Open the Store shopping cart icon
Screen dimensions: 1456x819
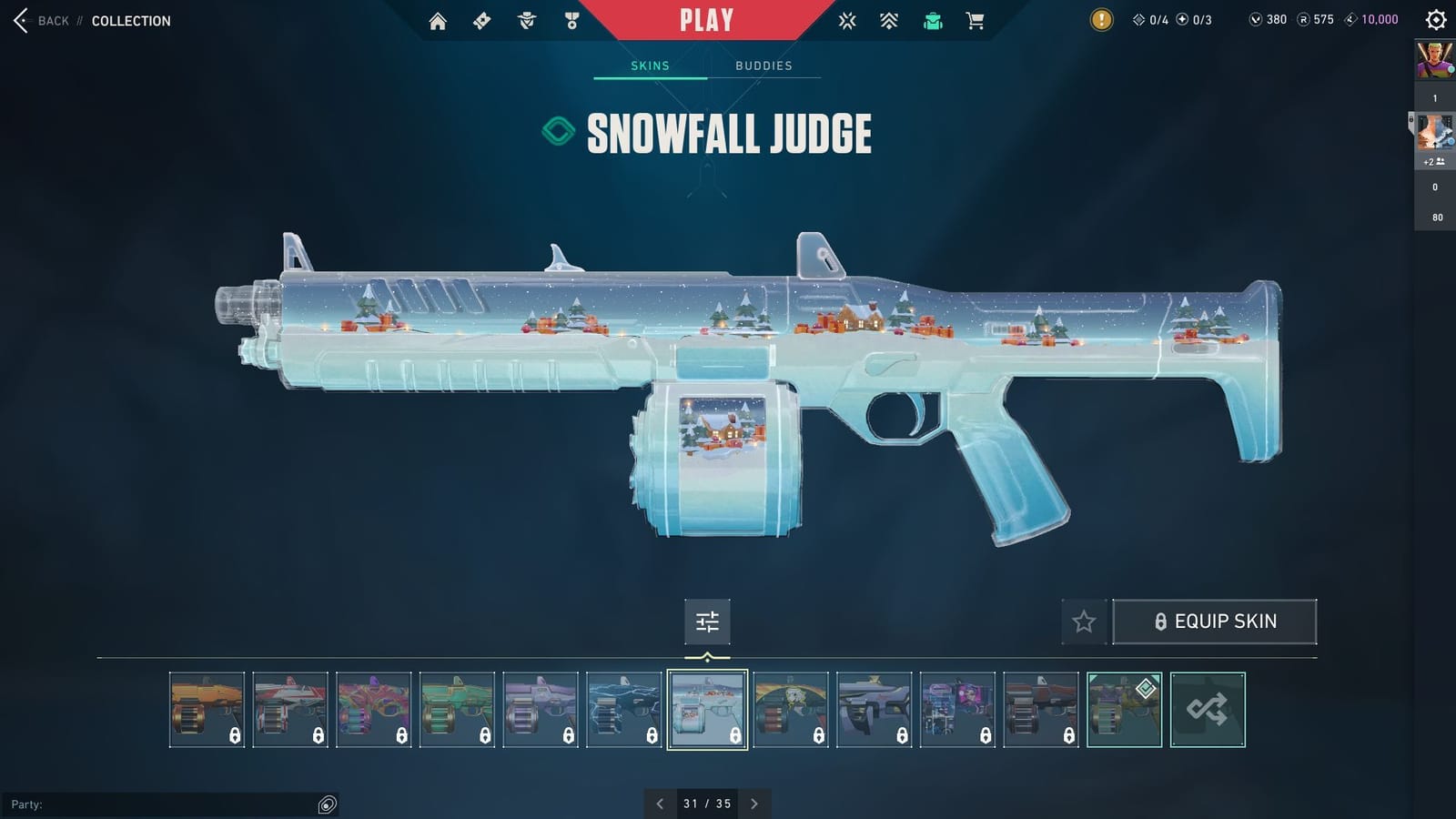(x=976, y=20)
